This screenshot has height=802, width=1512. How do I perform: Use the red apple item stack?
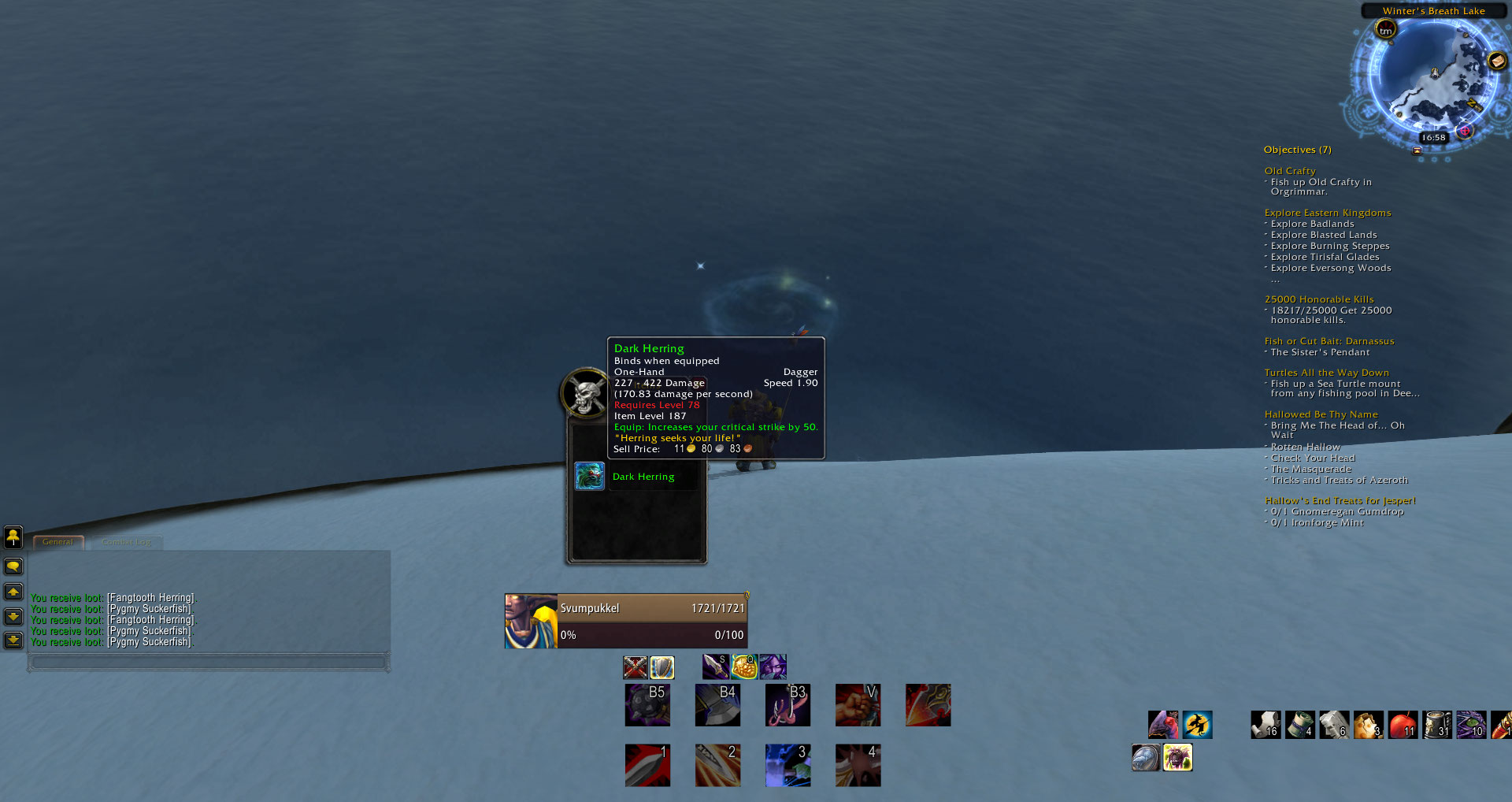[1403, 724]
